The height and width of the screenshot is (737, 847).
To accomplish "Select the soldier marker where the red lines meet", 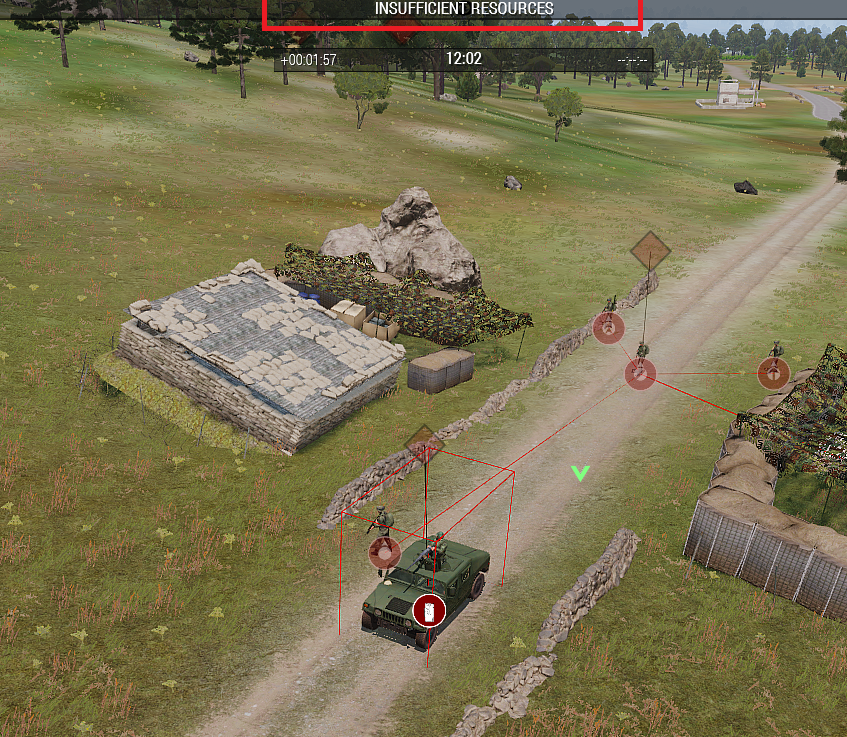I will (x=640, y=374).
